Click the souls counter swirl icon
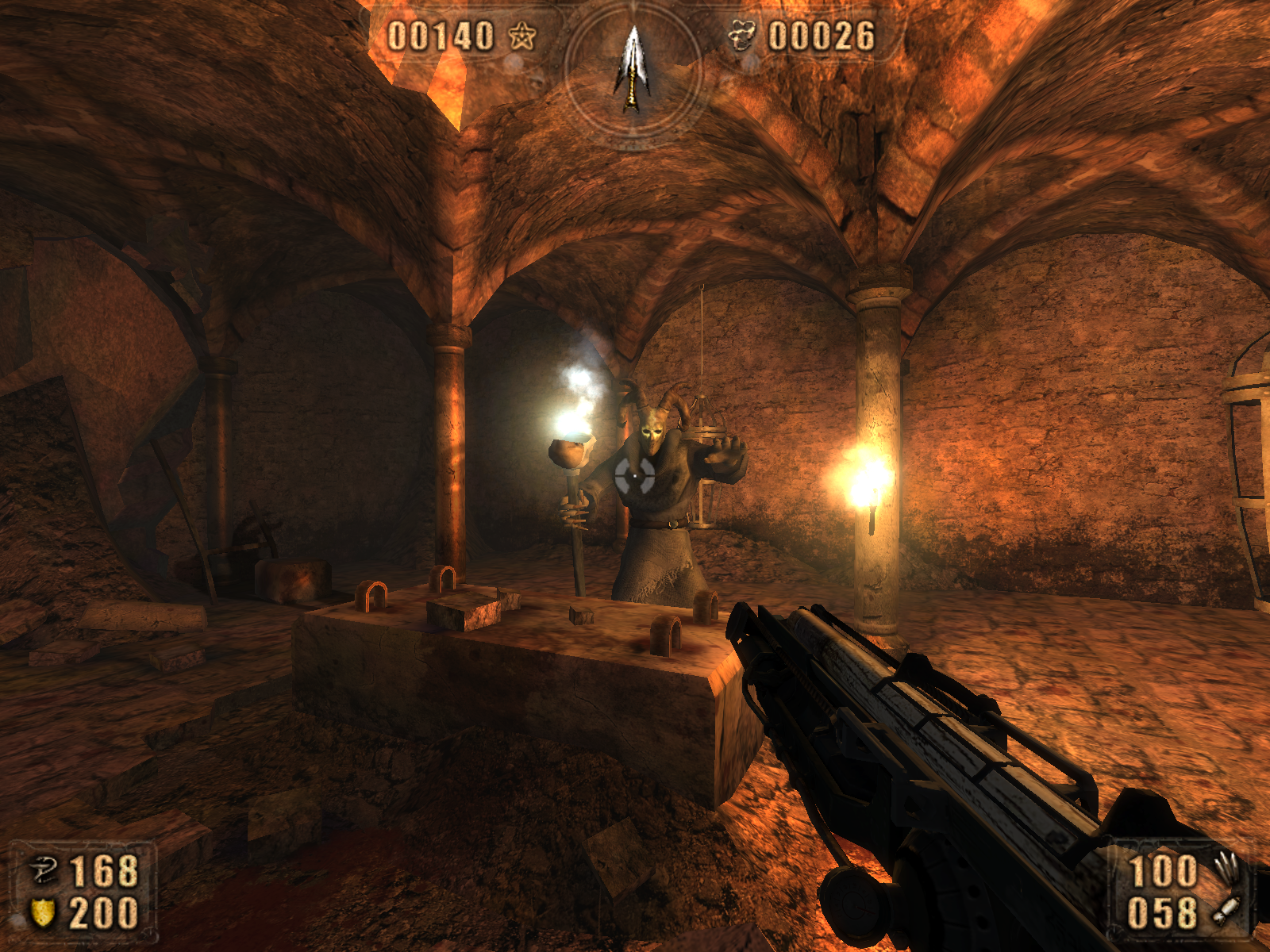 (741, 36)
